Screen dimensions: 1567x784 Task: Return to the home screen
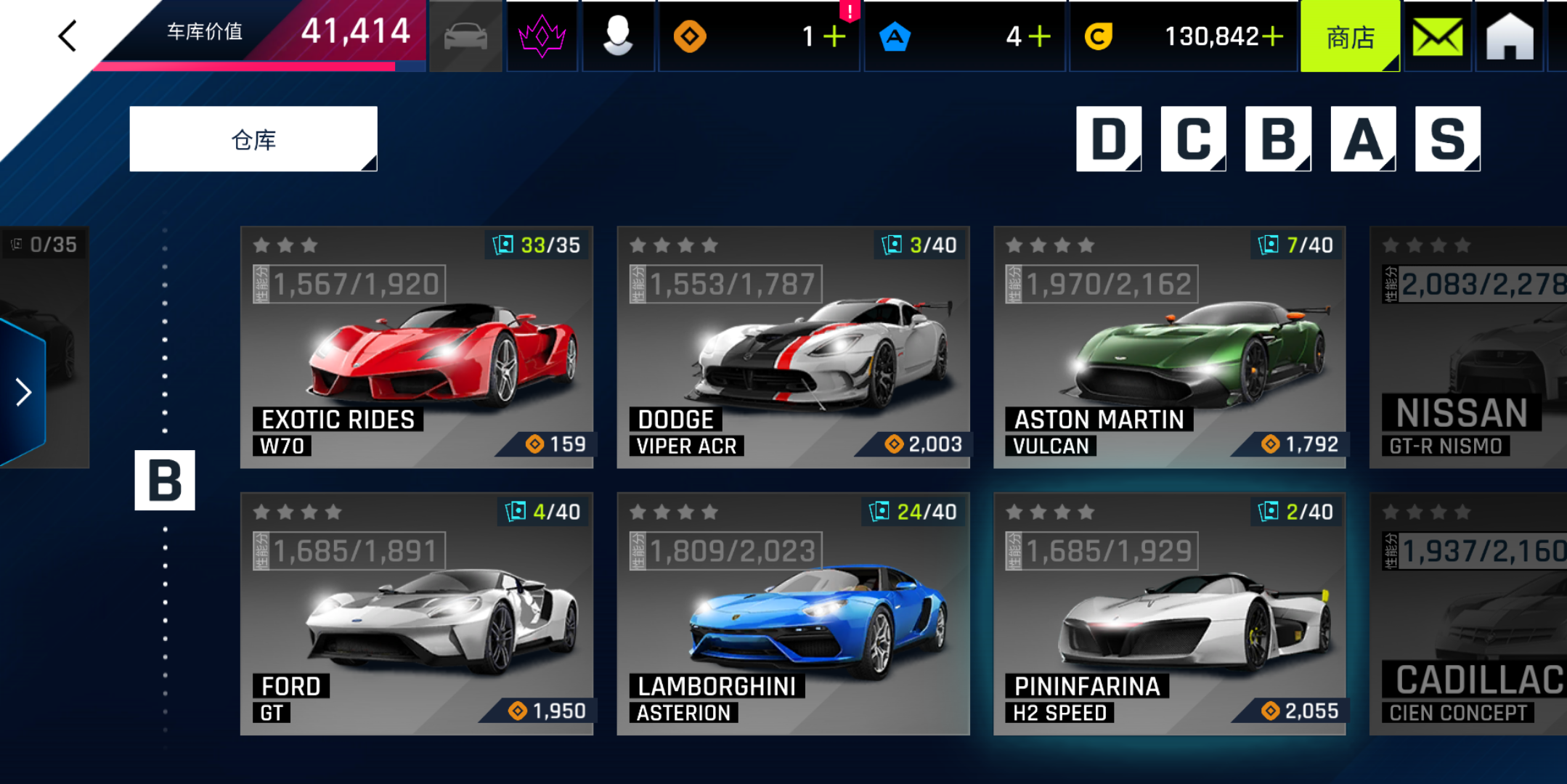1509,36
